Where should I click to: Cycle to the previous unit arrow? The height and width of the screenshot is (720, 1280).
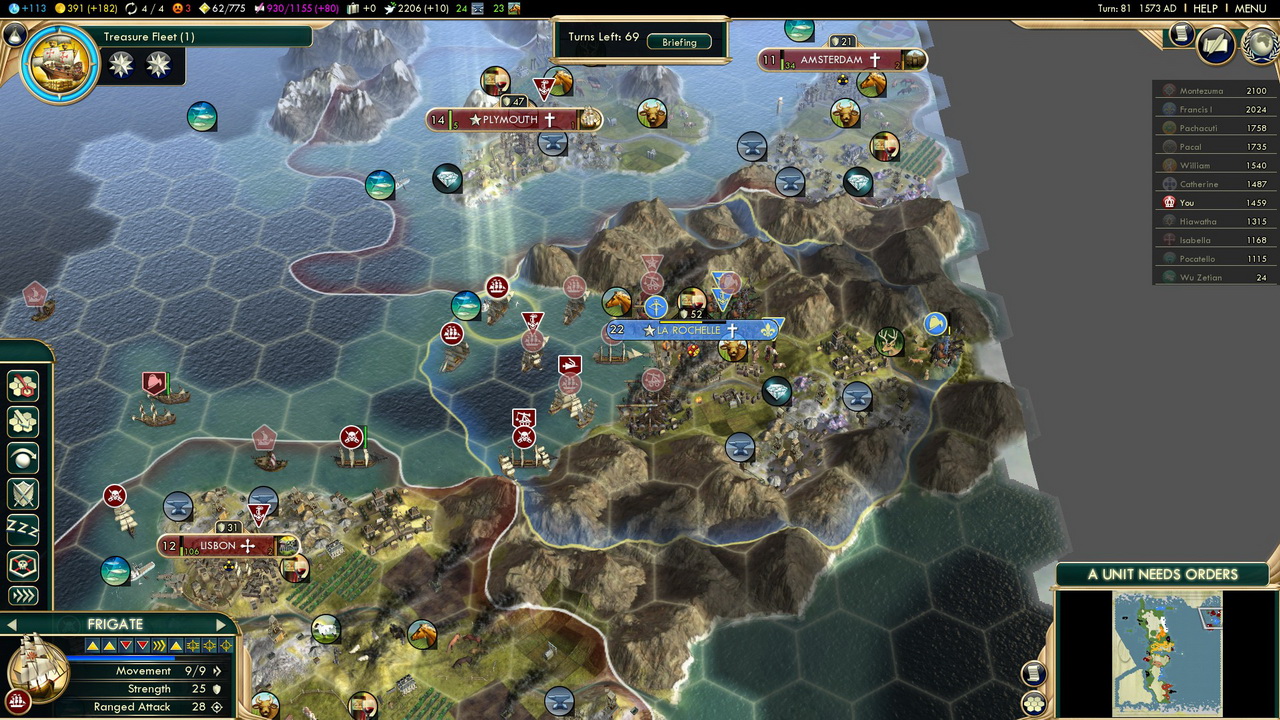(x=10, y=625)
